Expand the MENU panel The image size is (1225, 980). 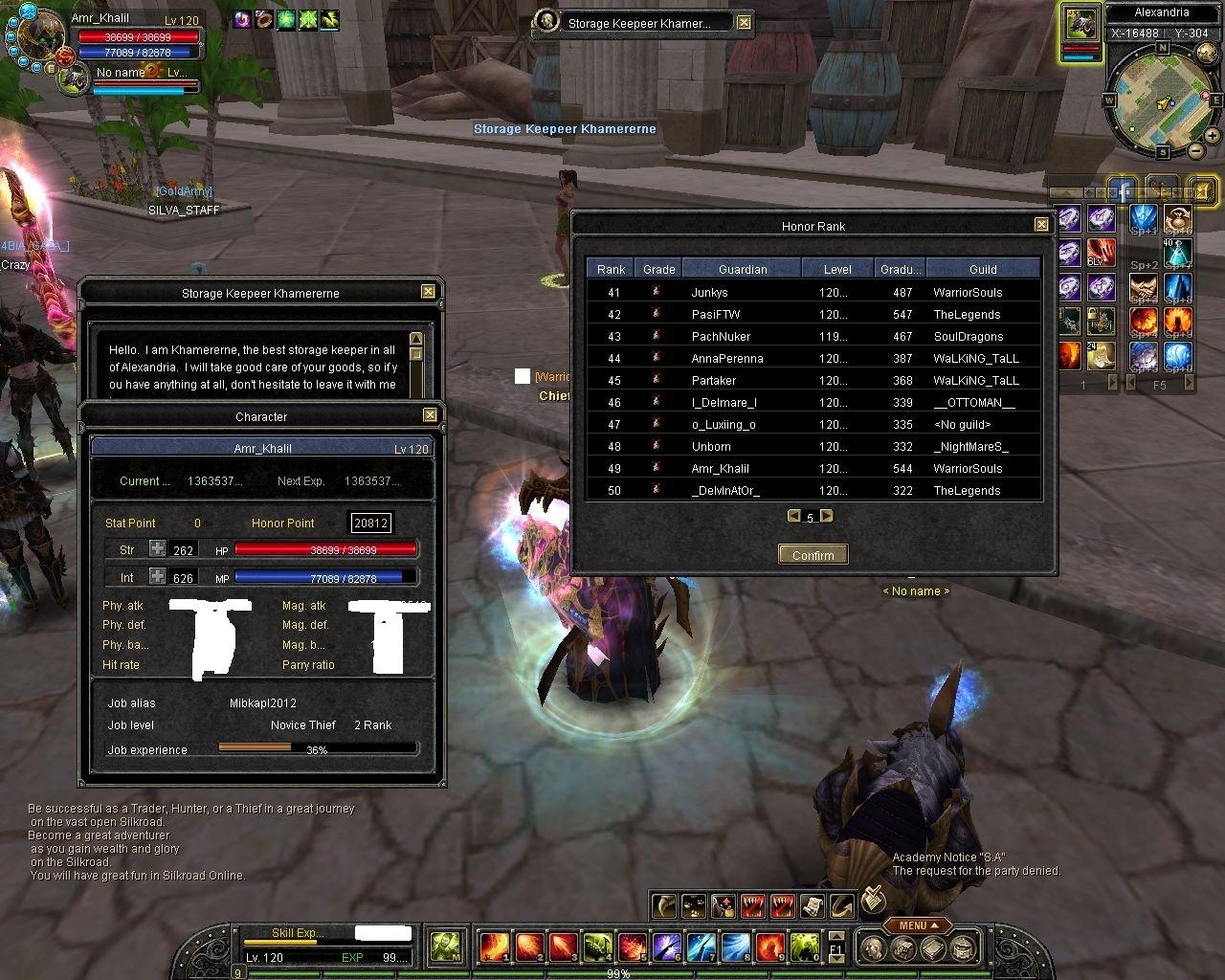point(918,925)
